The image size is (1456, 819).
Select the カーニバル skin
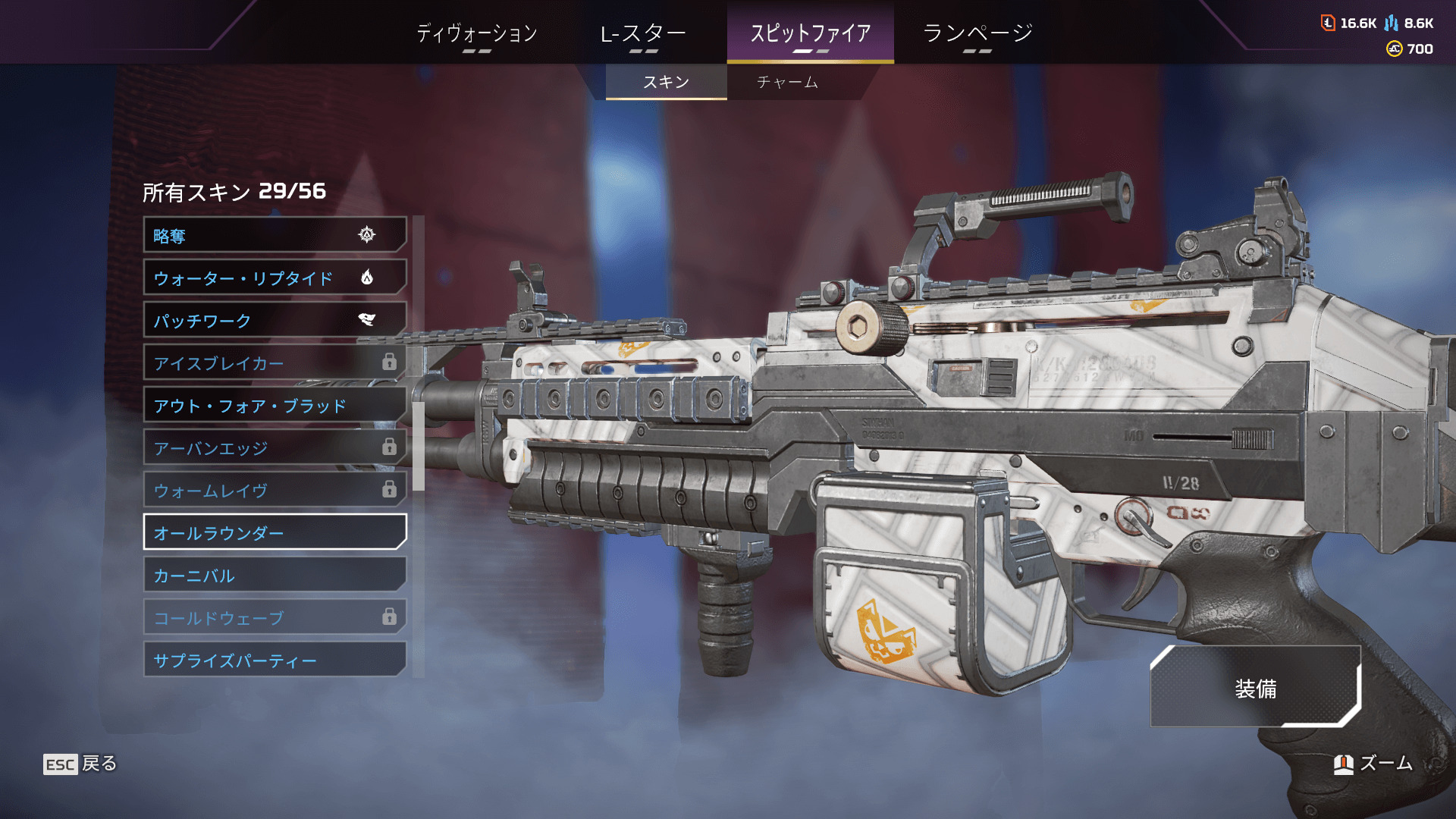pyautogui.click(x=275, y=575)
